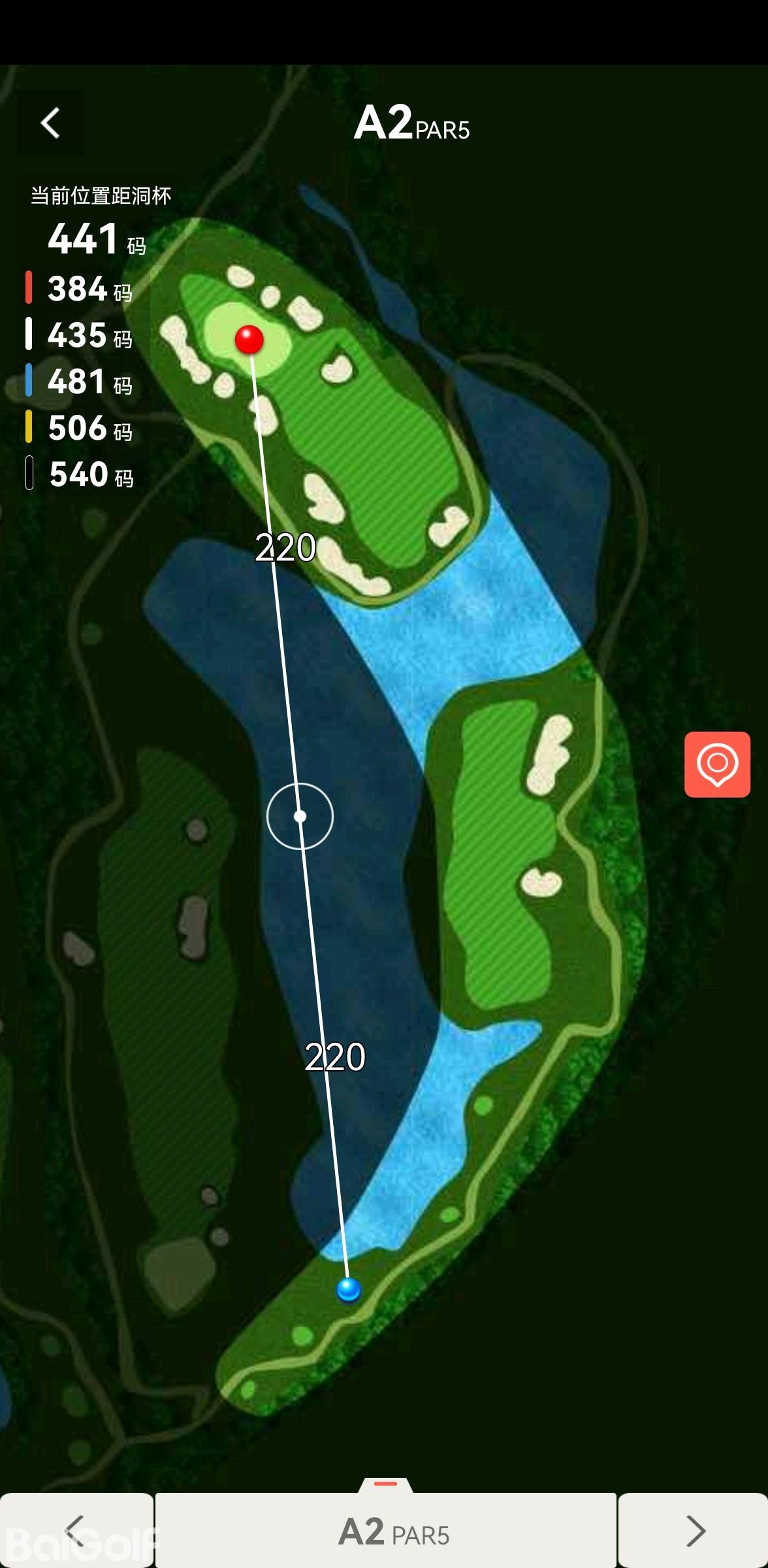
Task: Select the red pin flag marker
Action: (249, 339)
